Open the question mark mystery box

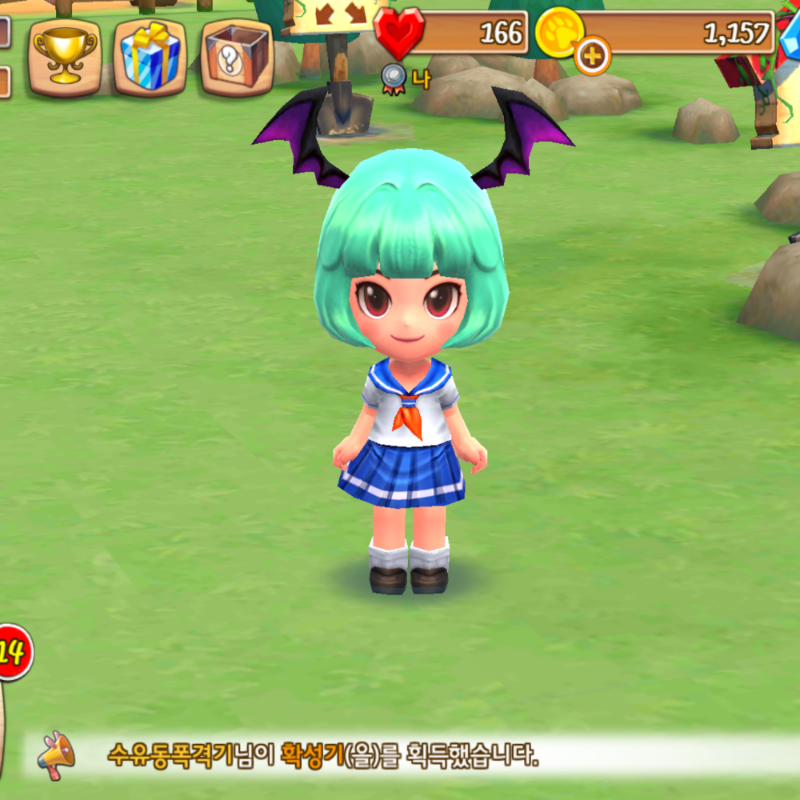tap(237, 55)
